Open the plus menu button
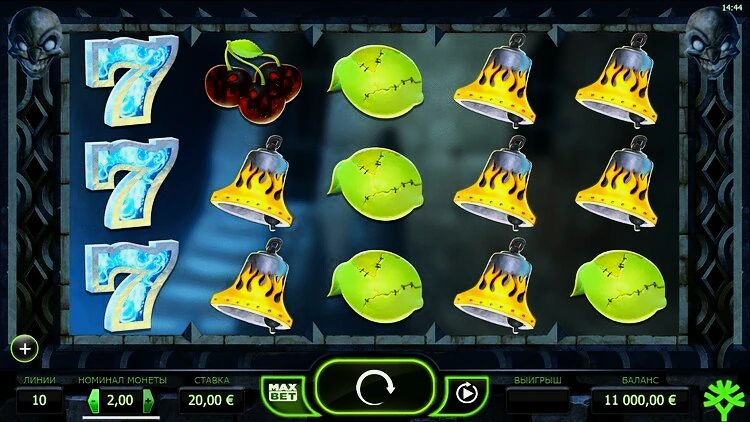Image resolution: width=750 pixels, height=422 pixels. pos(24,349)
